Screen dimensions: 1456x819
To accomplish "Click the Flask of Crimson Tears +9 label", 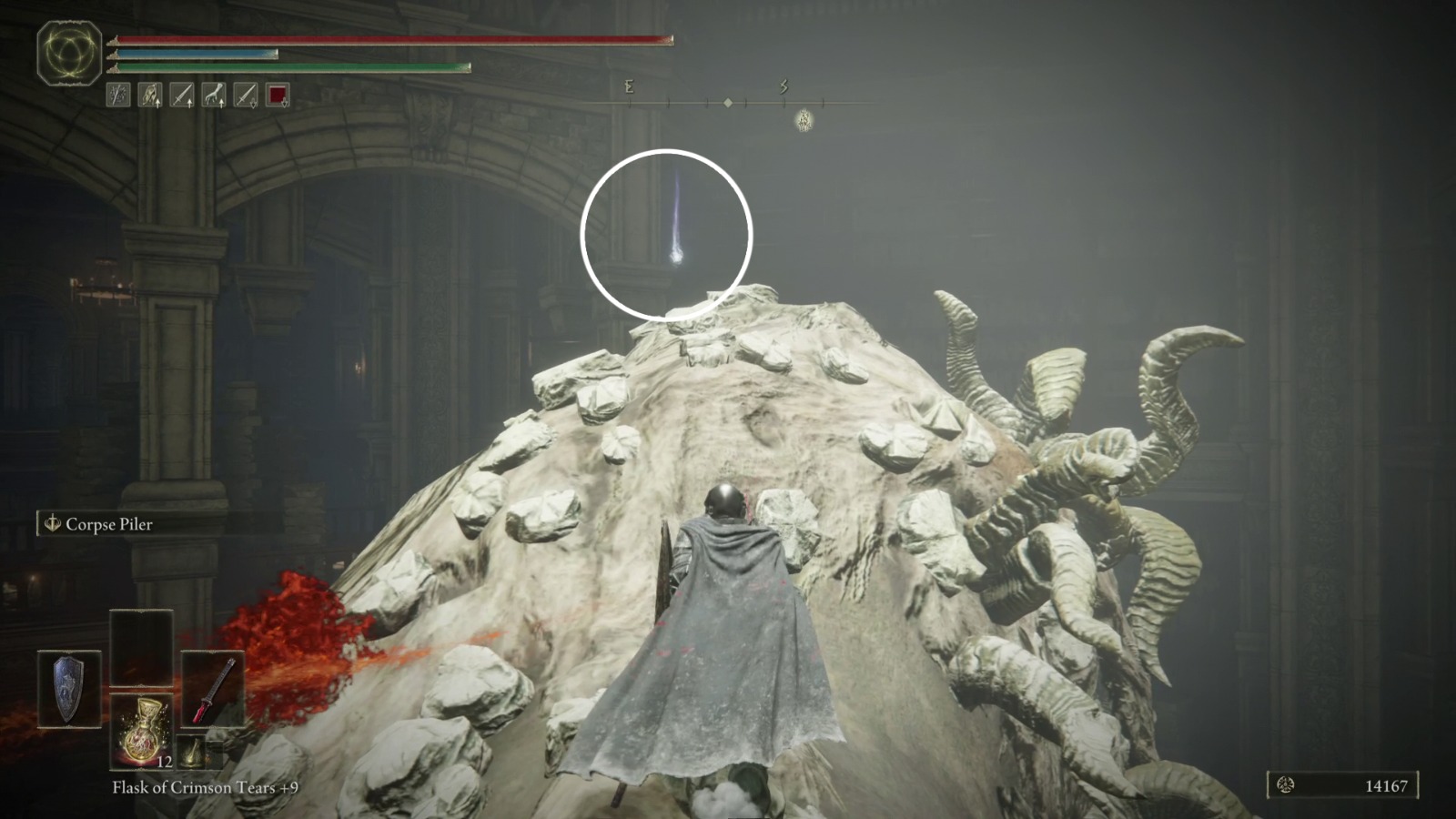I will [205, 788].
